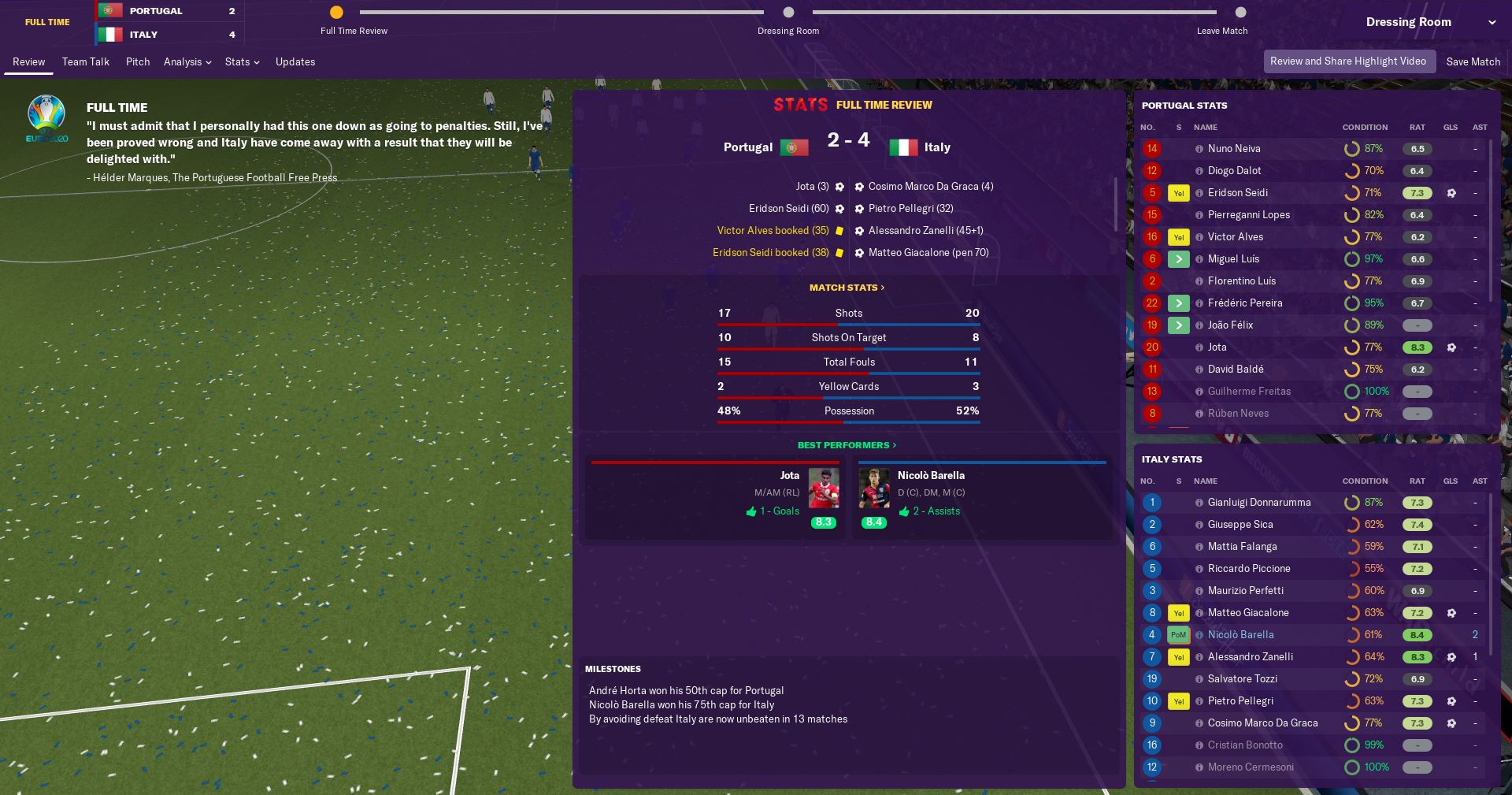Open the Analysis dropdown

pos(187,61)
